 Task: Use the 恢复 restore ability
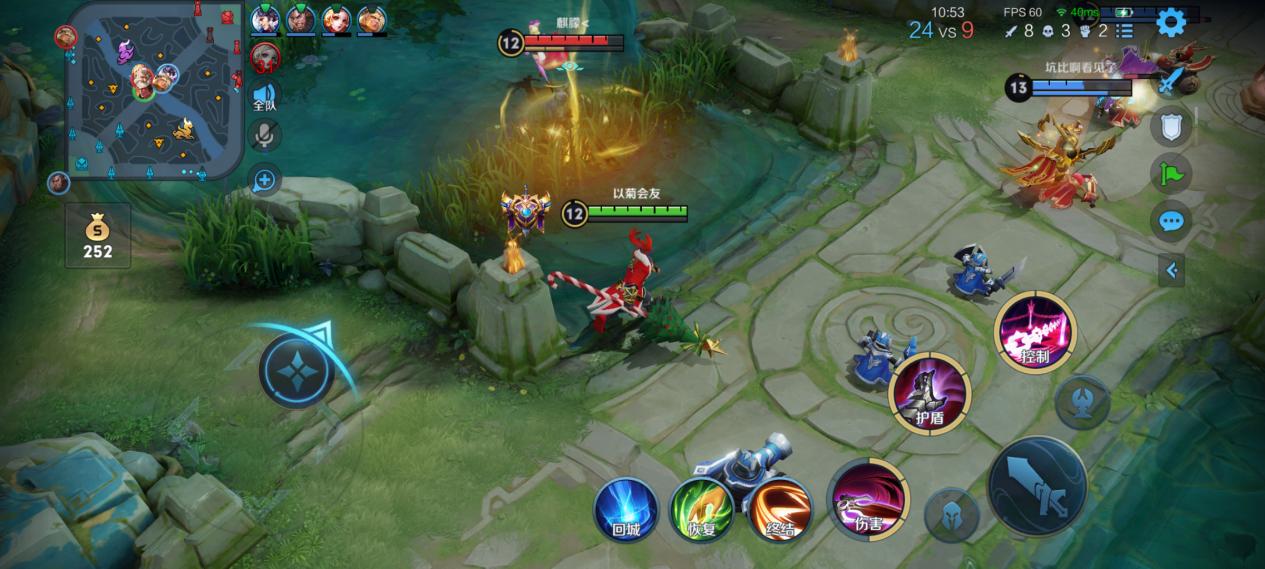pos(701,510)
